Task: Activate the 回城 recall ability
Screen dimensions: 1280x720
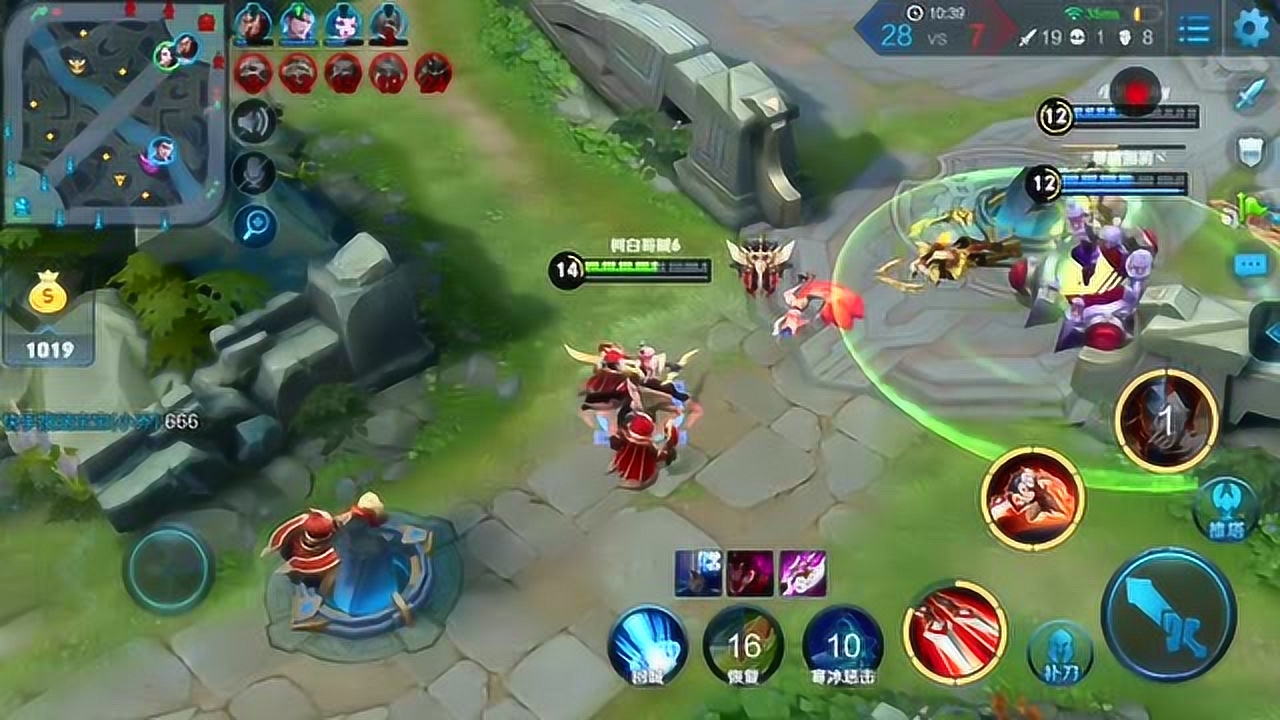Action: coord(647,645)
